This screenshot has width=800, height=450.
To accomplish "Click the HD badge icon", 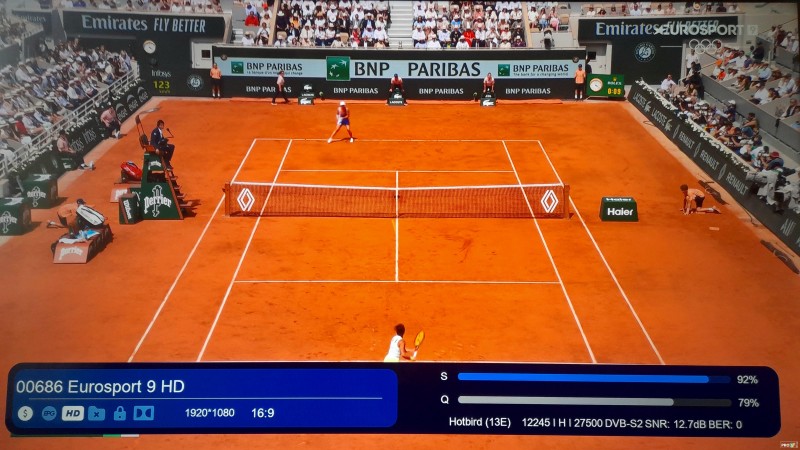I will tap(72, 413).
